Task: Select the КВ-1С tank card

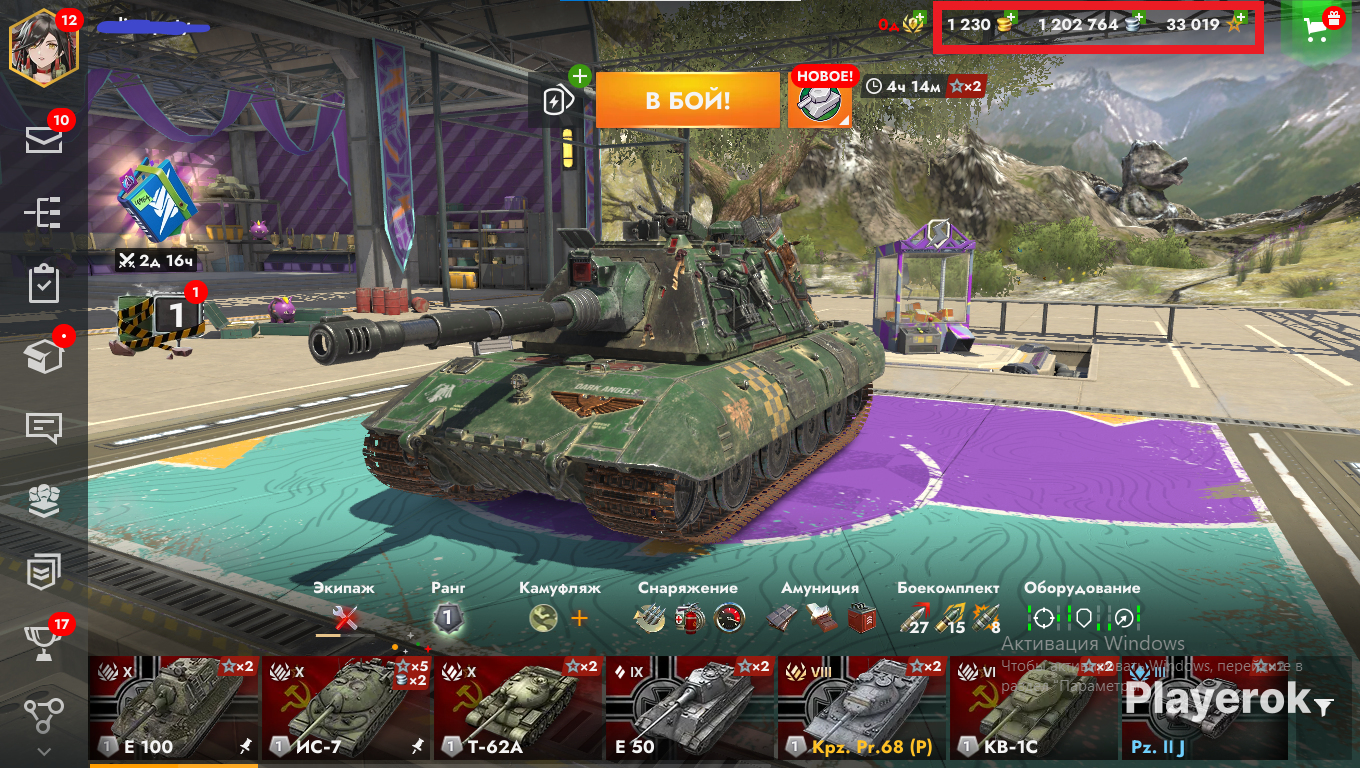Action: tap(1034, 708)
